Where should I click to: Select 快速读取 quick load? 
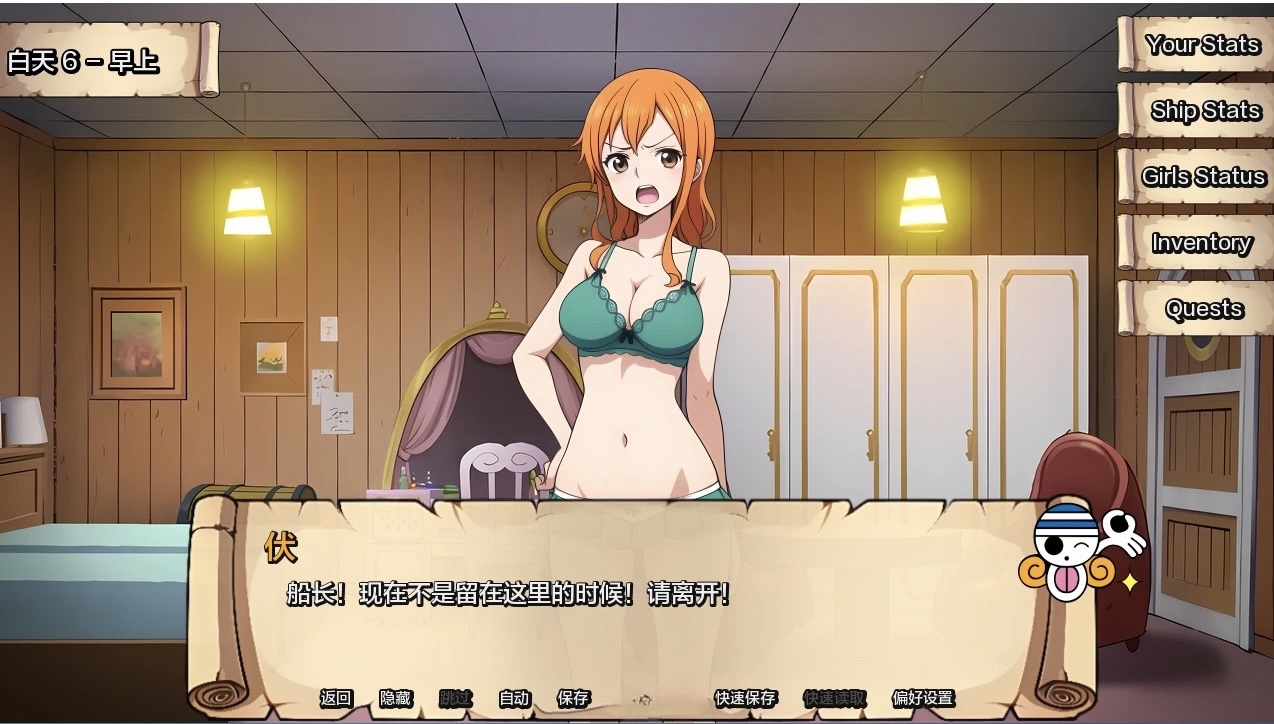[x=834, y=698]
